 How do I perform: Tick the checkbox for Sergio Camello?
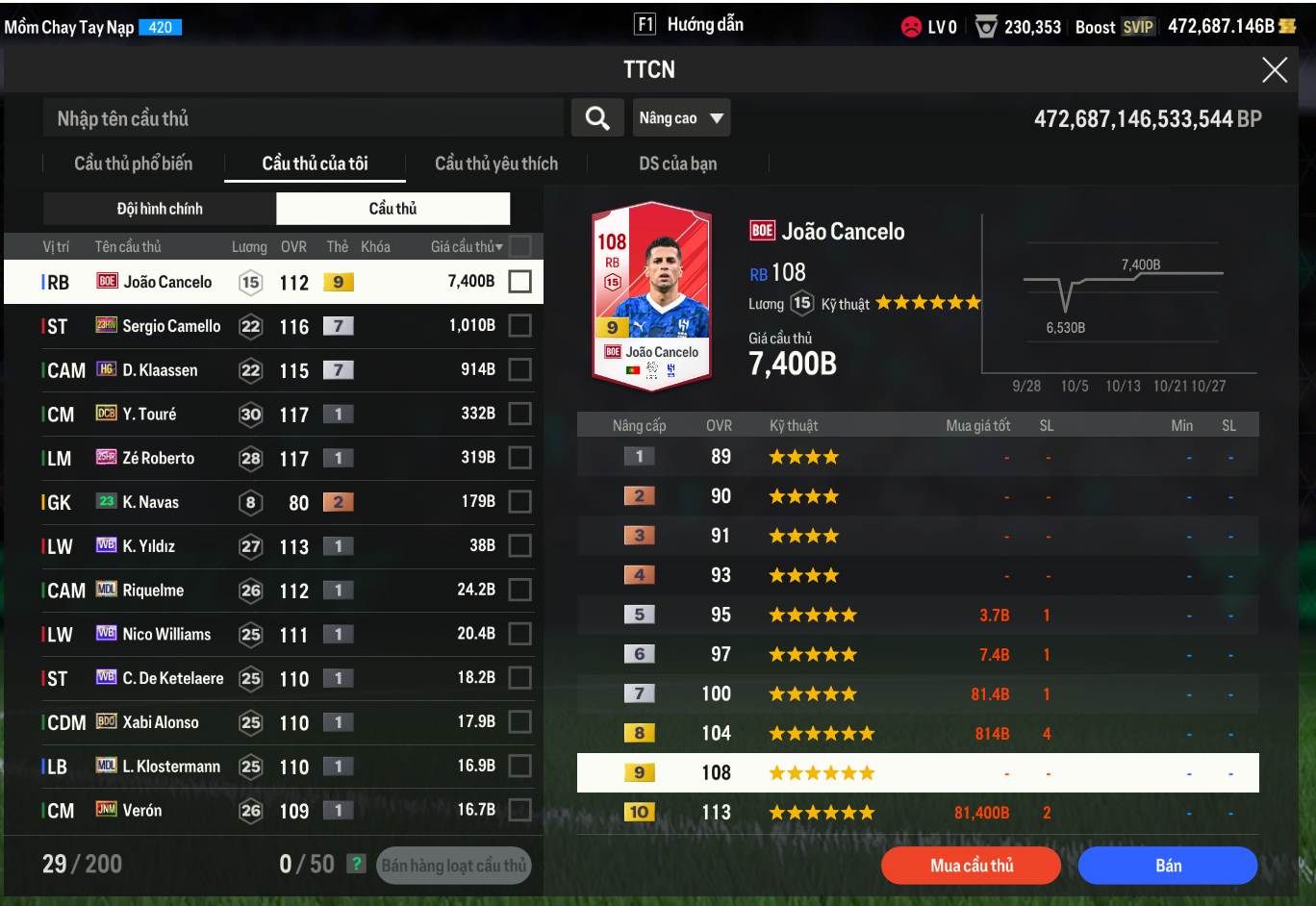tap(519, 326)
